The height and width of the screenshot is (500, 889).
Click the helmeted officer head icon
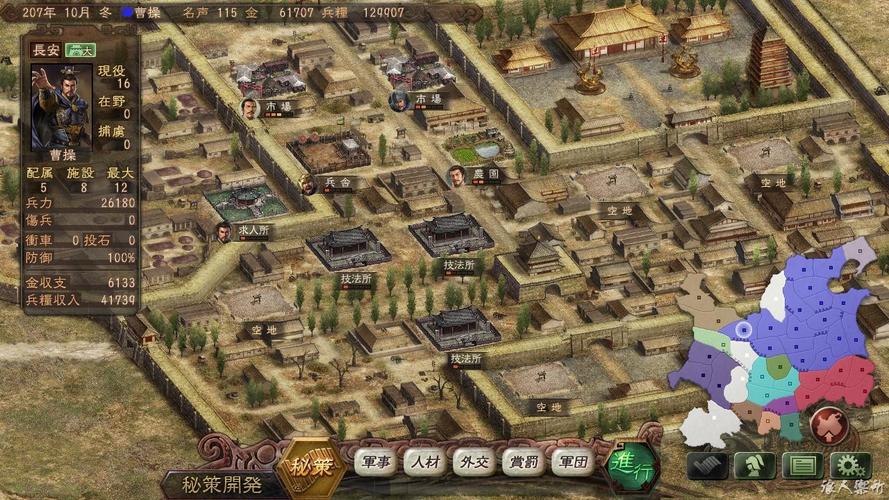[755, 466]
